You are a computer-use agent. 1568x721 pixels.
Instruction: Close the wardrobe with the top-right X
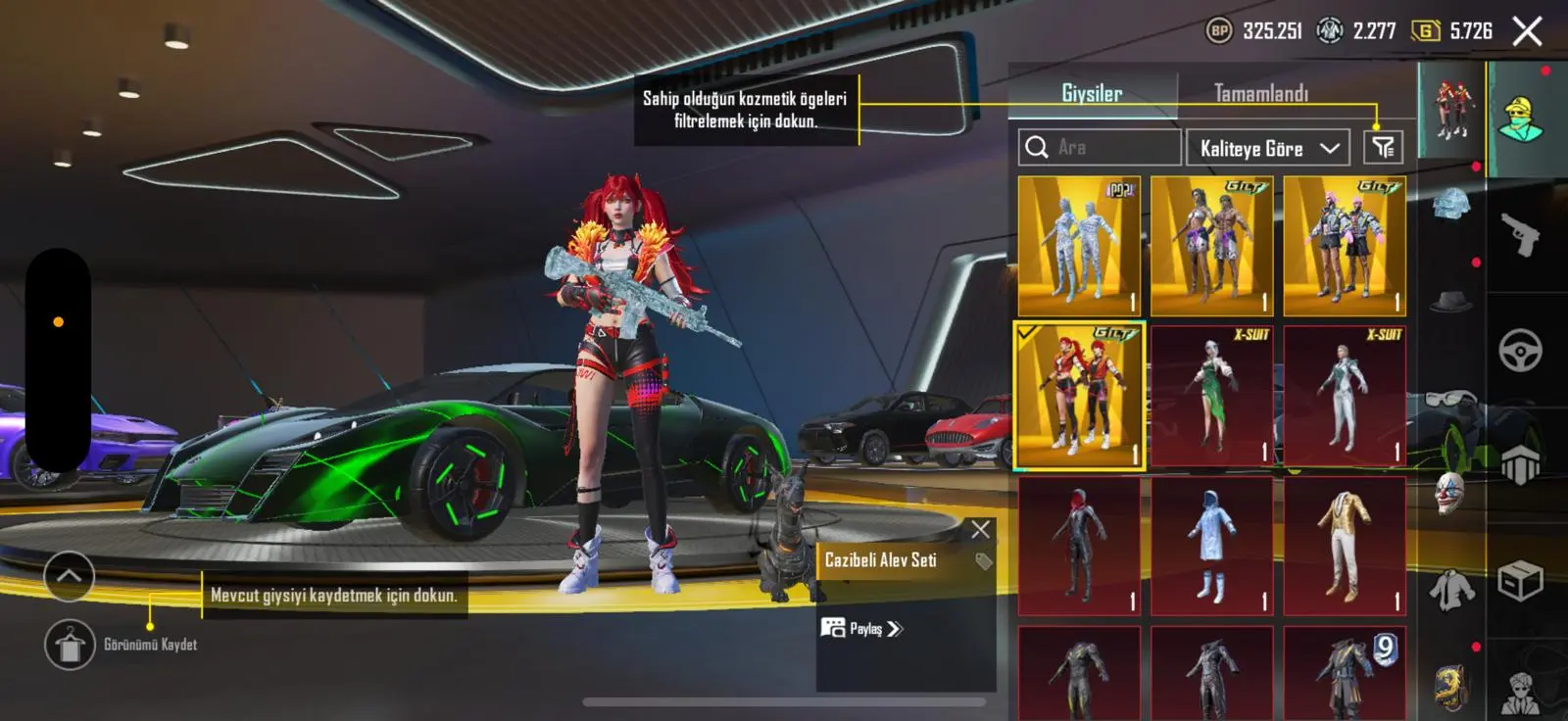click(x=1527, y=31)
